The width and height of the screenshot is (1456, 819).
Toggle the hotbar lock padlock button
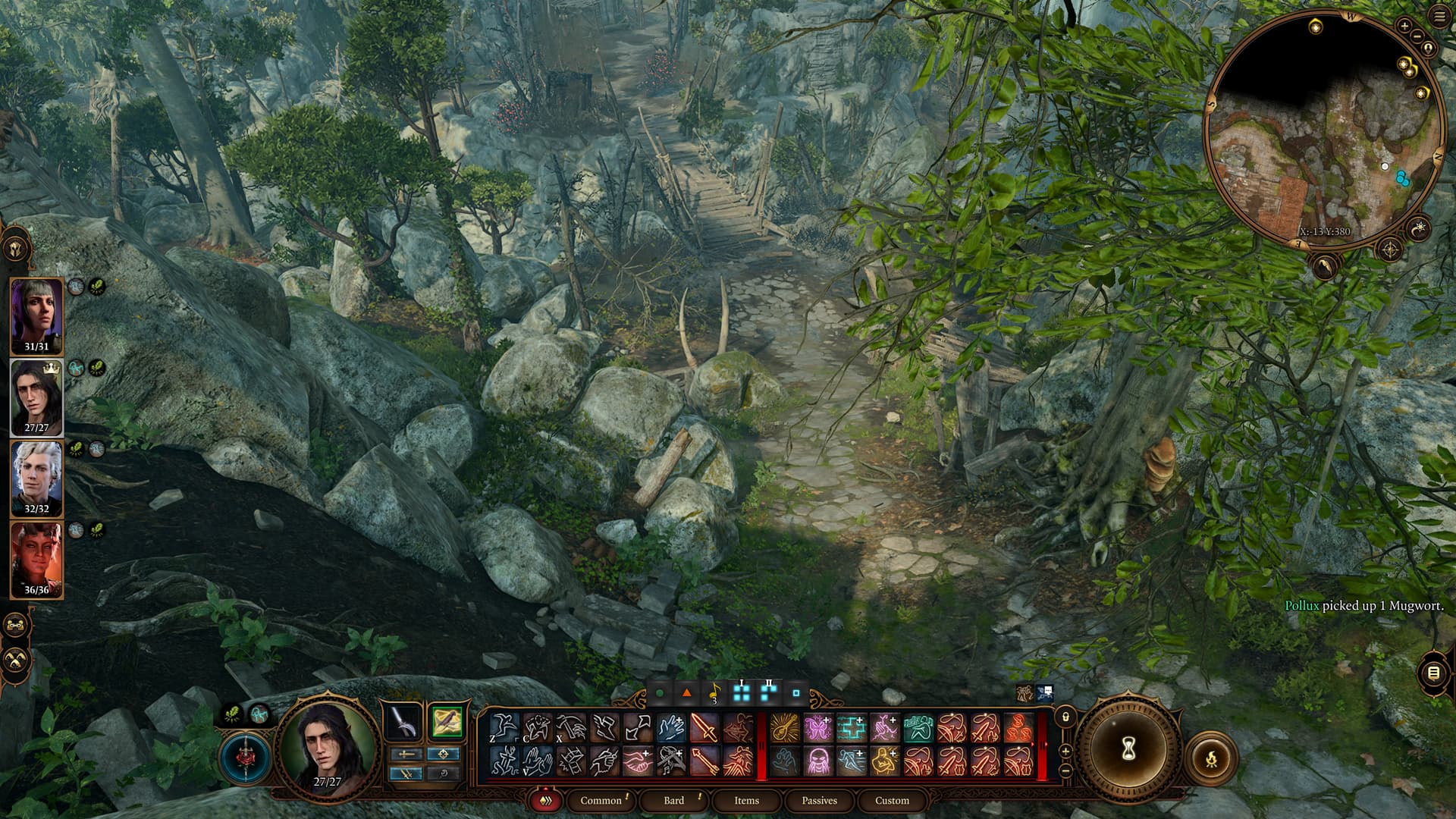tap(1065, 717)
